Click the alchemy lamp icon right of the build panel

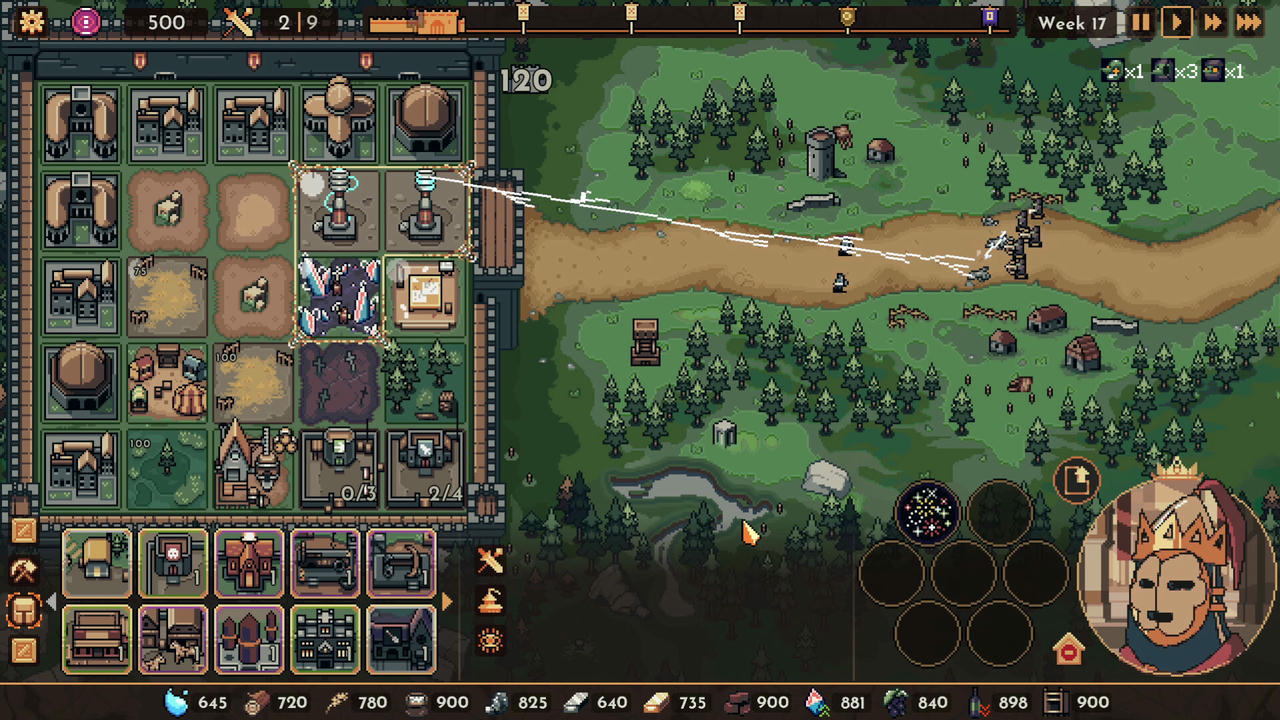490,599
